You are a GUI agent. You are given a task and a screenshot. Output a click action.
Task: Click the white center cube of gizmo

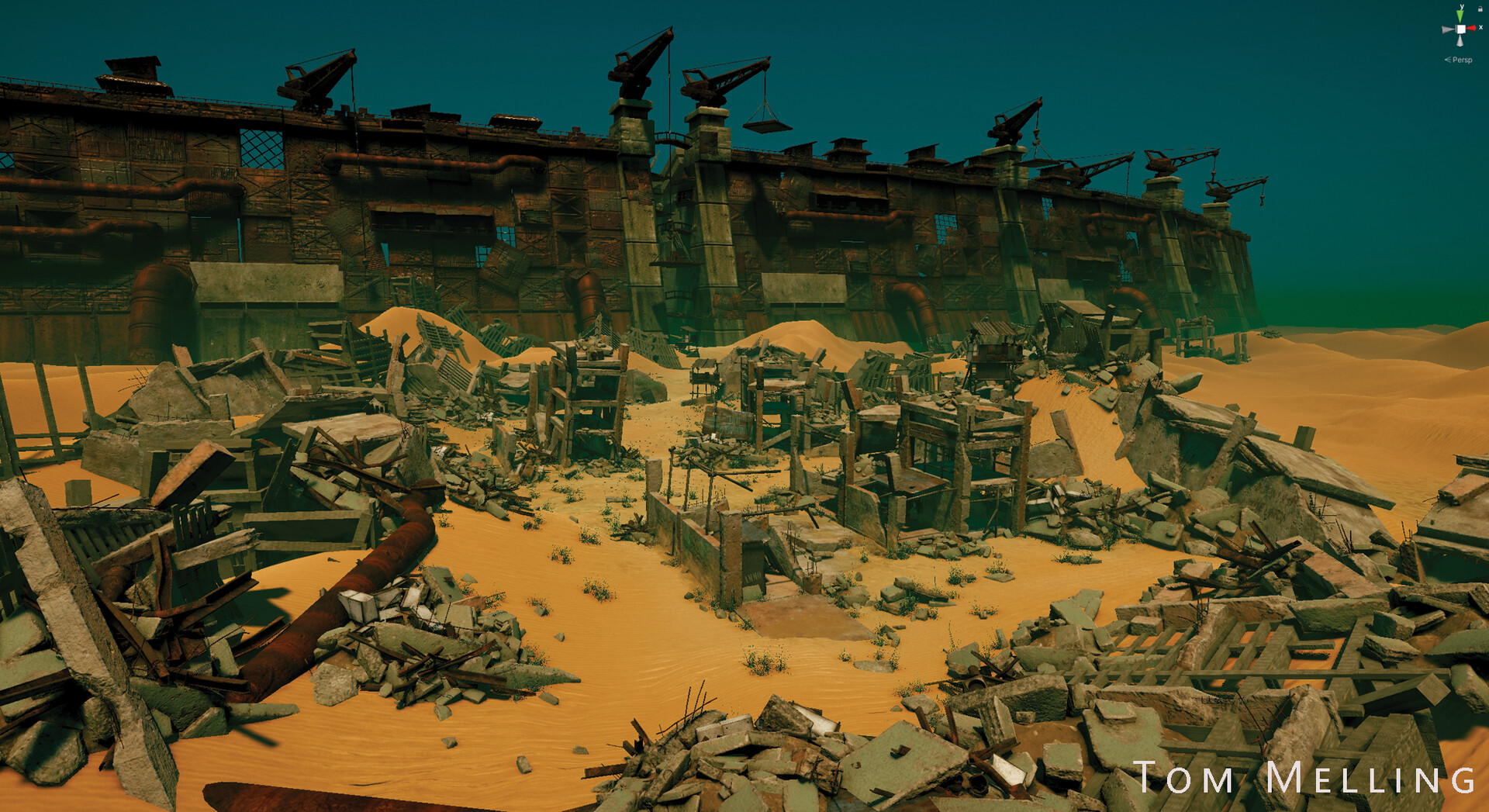pyautogui.click(x=1461, y=29)
